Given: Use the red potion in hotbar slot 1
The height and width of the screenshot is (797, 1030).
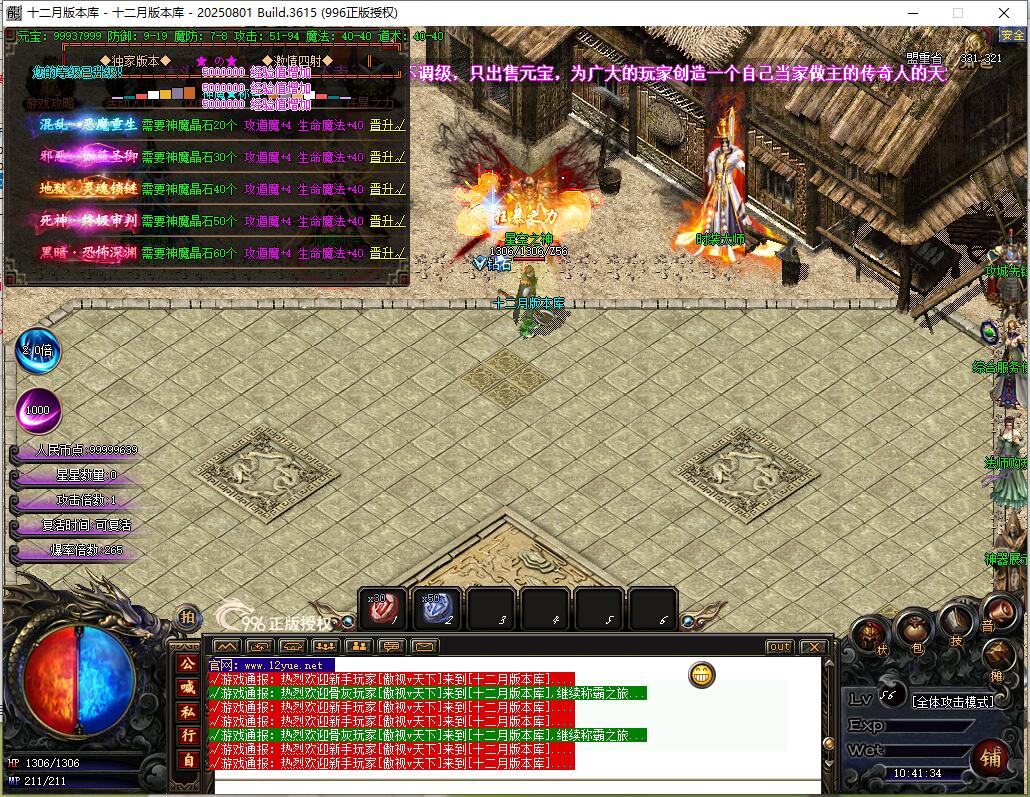Looking at the screenshot, I should [x=383, y=608].
